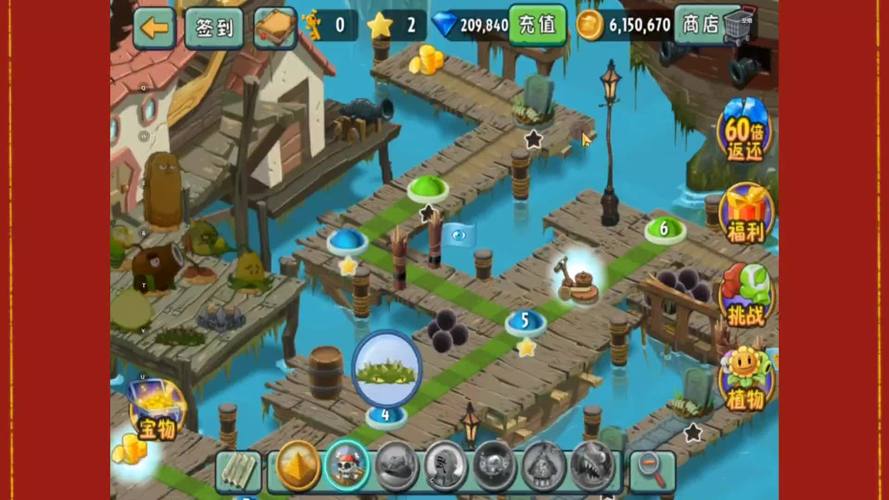Select the Pirate Seas skull world
889x500 pixels.
pyautogui.click(x=347, y=466)
